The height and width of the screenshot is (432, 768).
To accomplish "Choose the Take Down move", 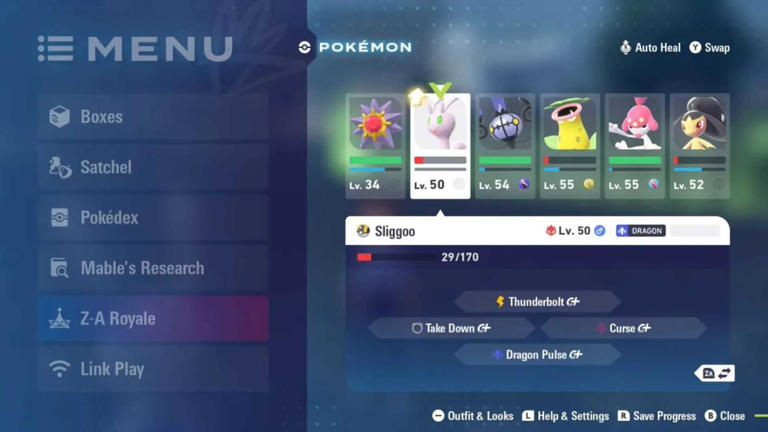I will [x=451, y=328].
